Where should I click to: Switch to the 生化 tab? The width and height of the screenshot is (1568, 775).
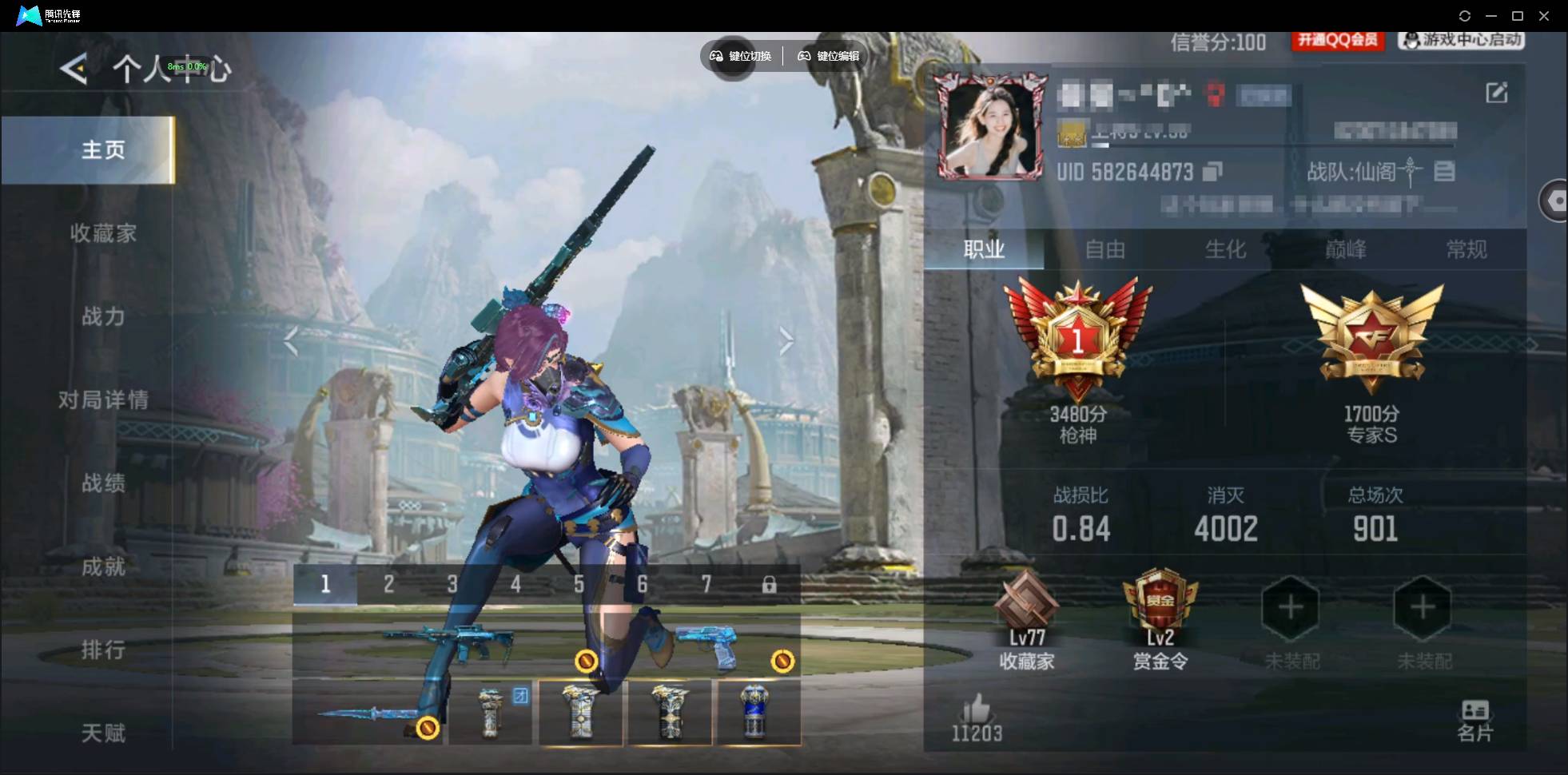pyautogui.click(x=1225, y=250)
